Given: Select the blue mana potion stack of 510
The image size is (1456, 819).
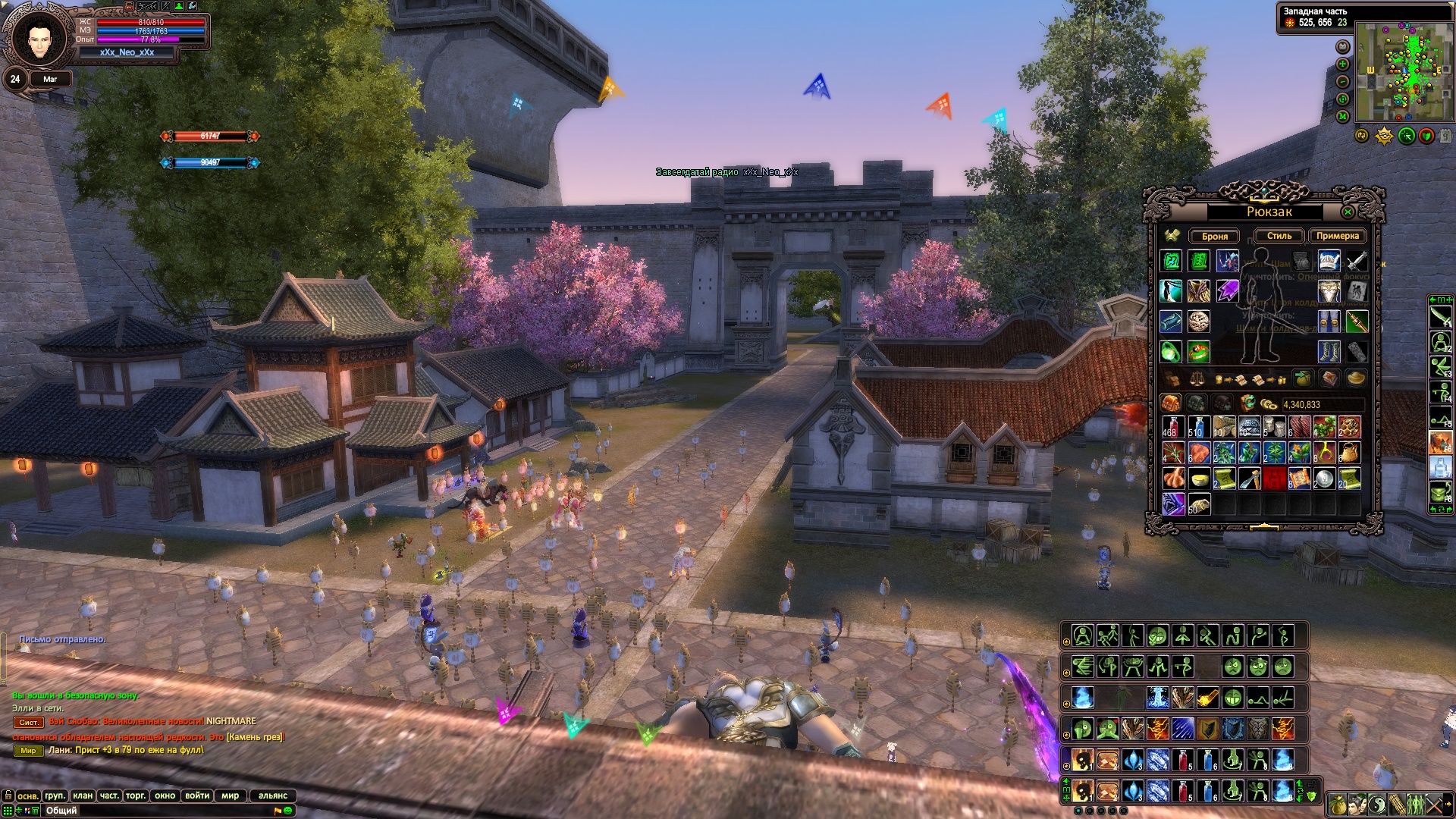Looking at the screenshot, I should point(1197,427).
